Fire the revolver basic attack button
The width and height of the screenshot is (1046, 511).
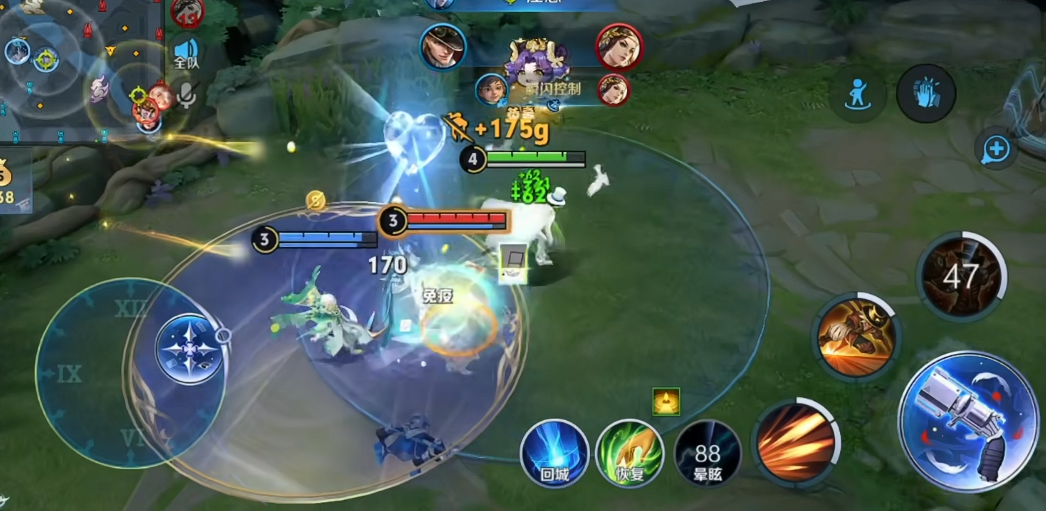(x=967, y=421)
